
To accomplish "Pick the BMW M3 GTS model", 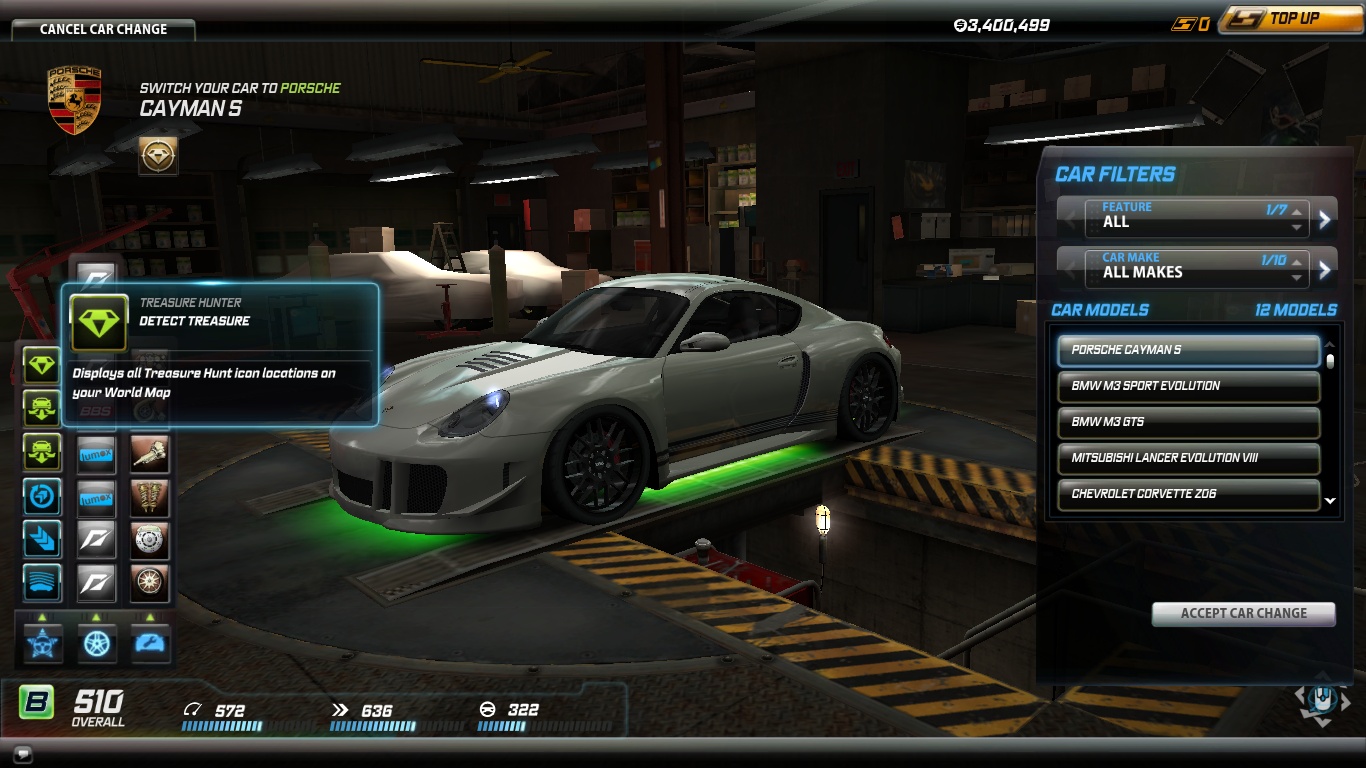I will (x=1188, y=422).
